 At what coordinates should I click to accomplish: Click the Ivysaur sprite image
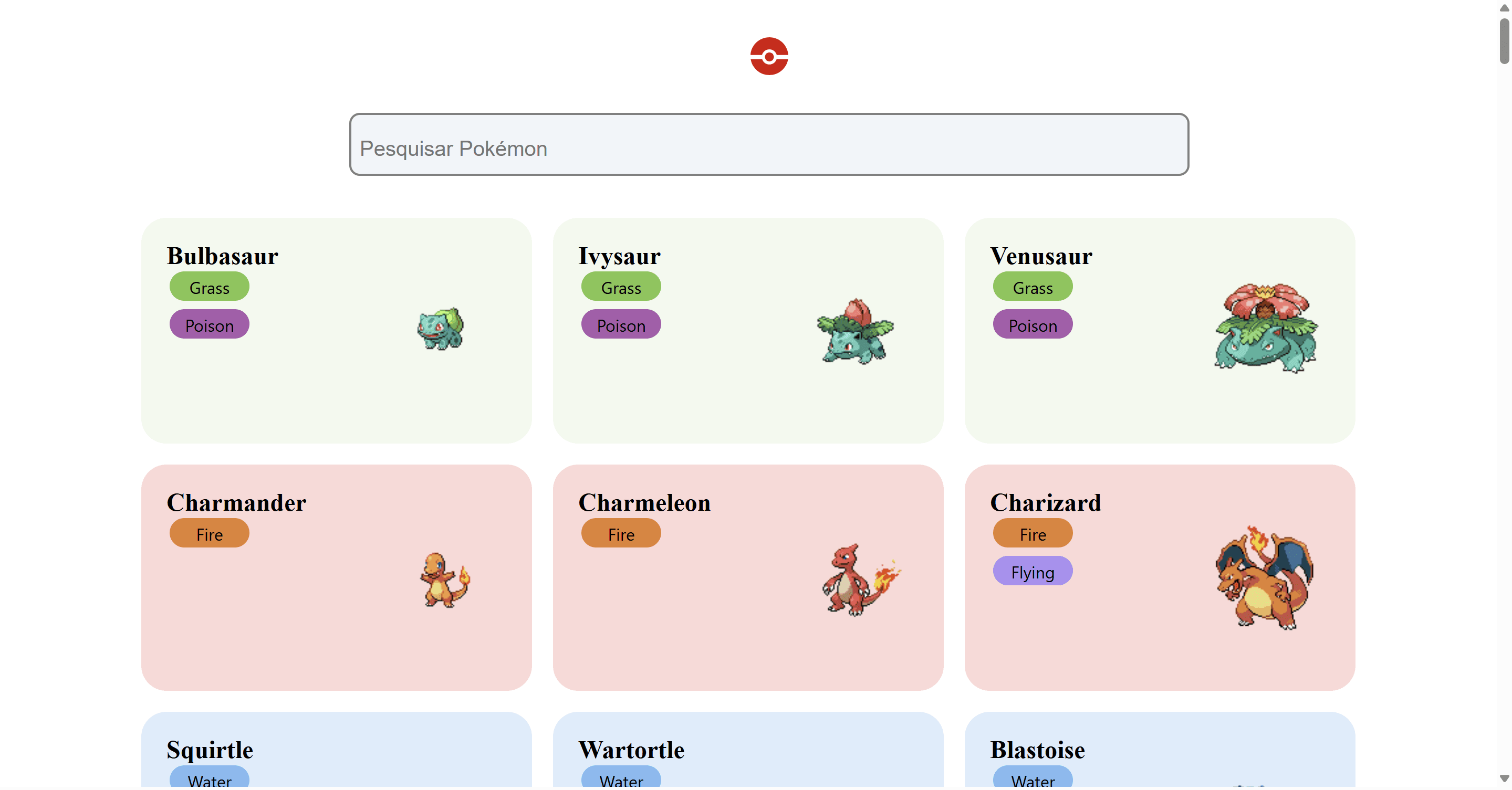click(853, 334)
